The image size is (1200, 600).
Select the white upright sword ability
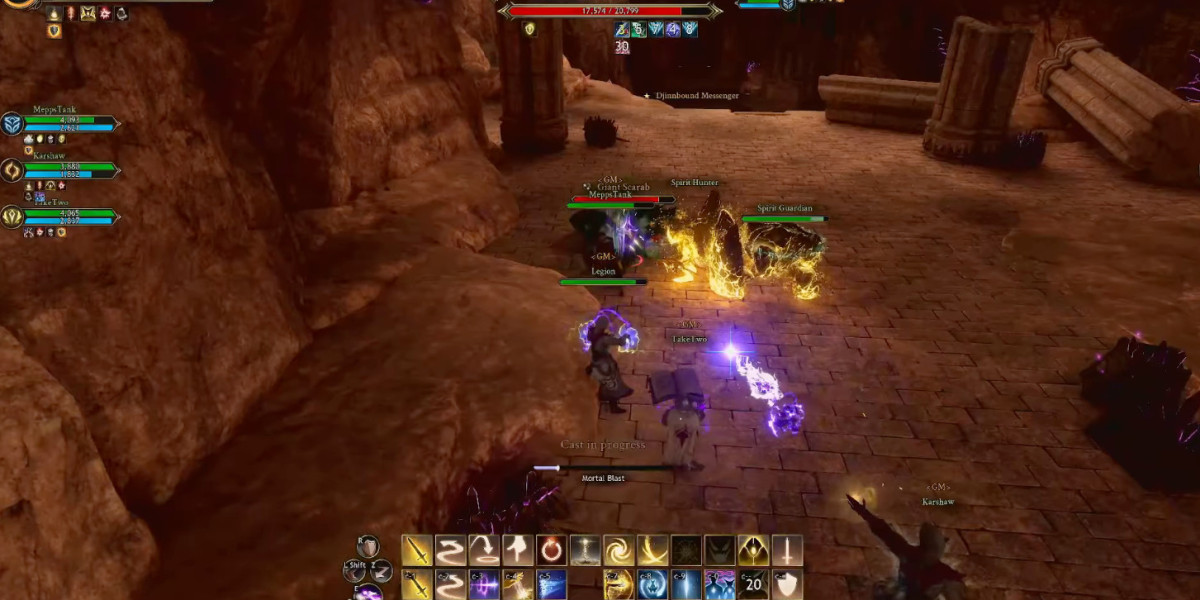[x=787, y=550]
